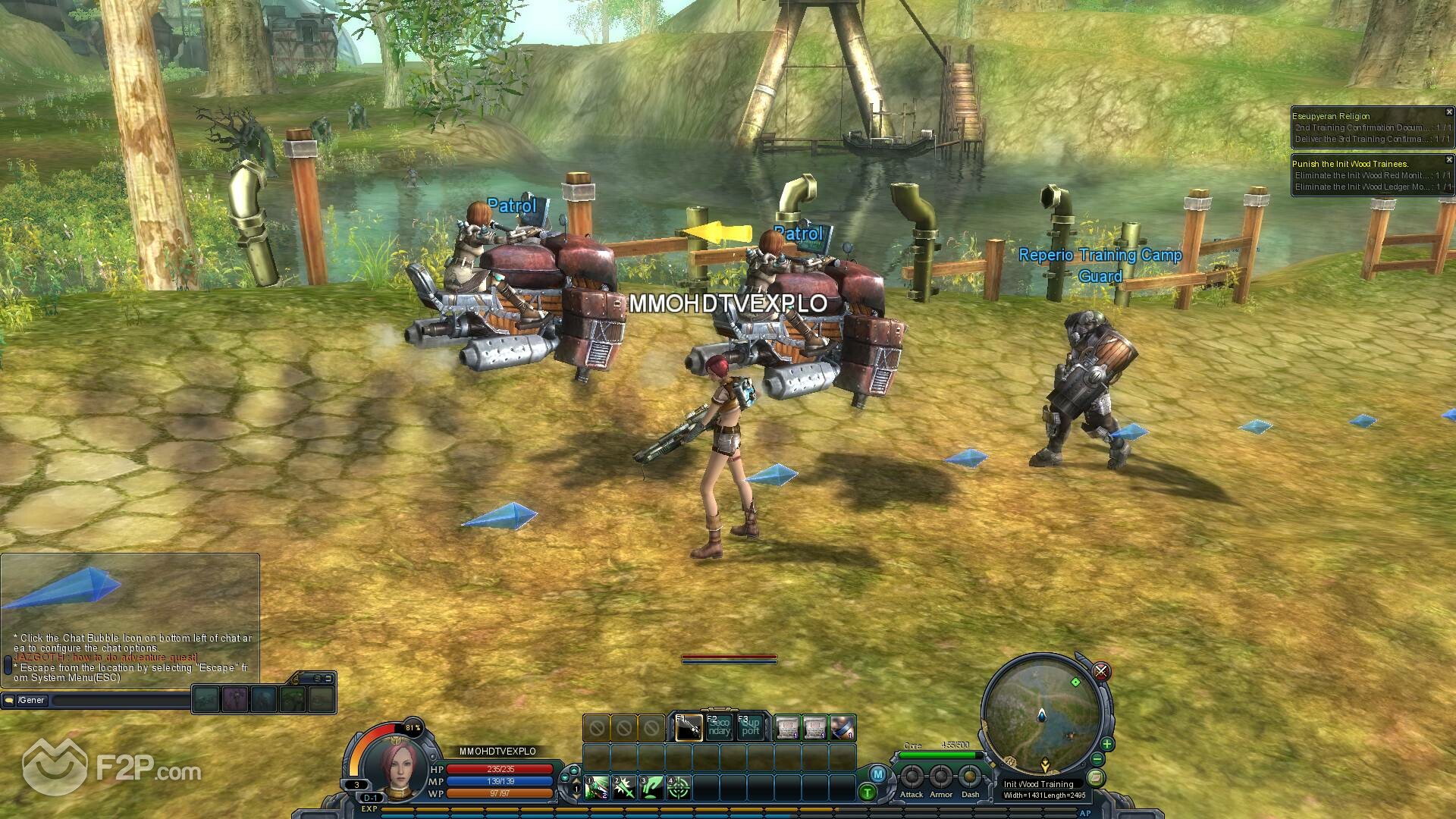
Task: Switch to the F3 Support weapon slot
Action: point(750,727)
